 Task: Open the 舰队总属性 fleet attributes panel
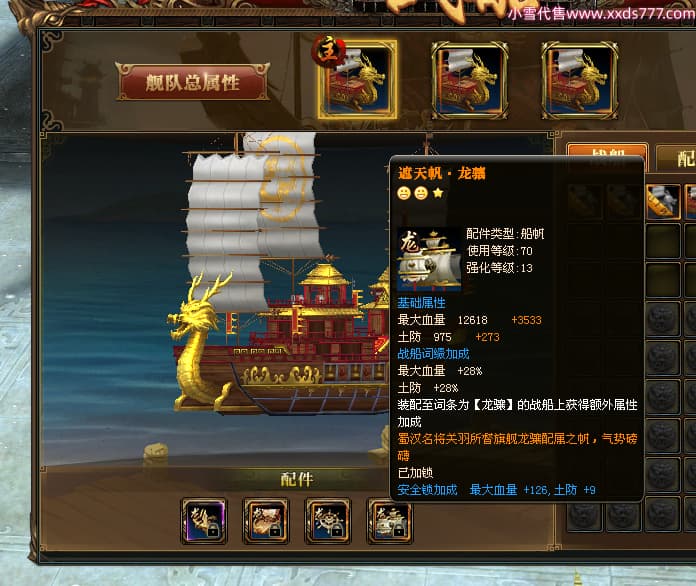coord(193,83)
